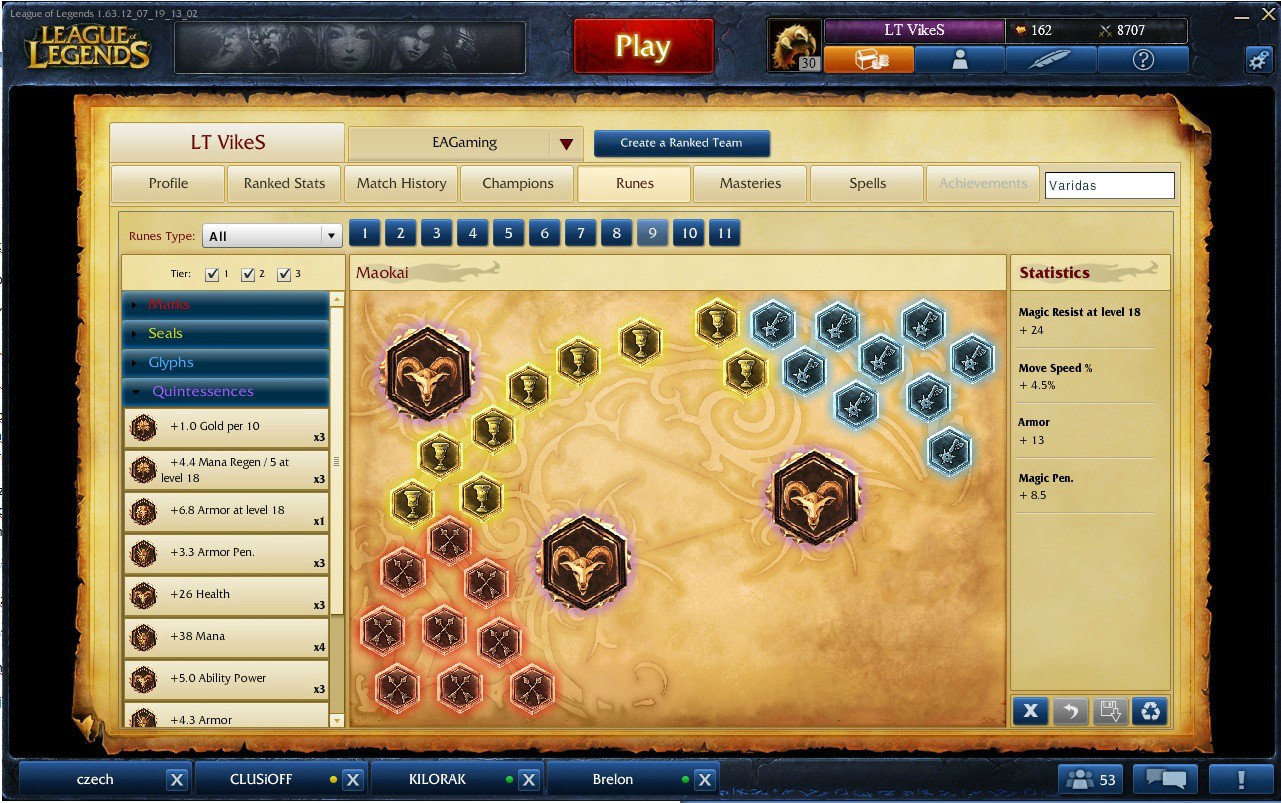The height and width of the screenshot is (803, 1281).
Task: Disable the Tier 2 filter checkbox
Action: tap(250, 272)
